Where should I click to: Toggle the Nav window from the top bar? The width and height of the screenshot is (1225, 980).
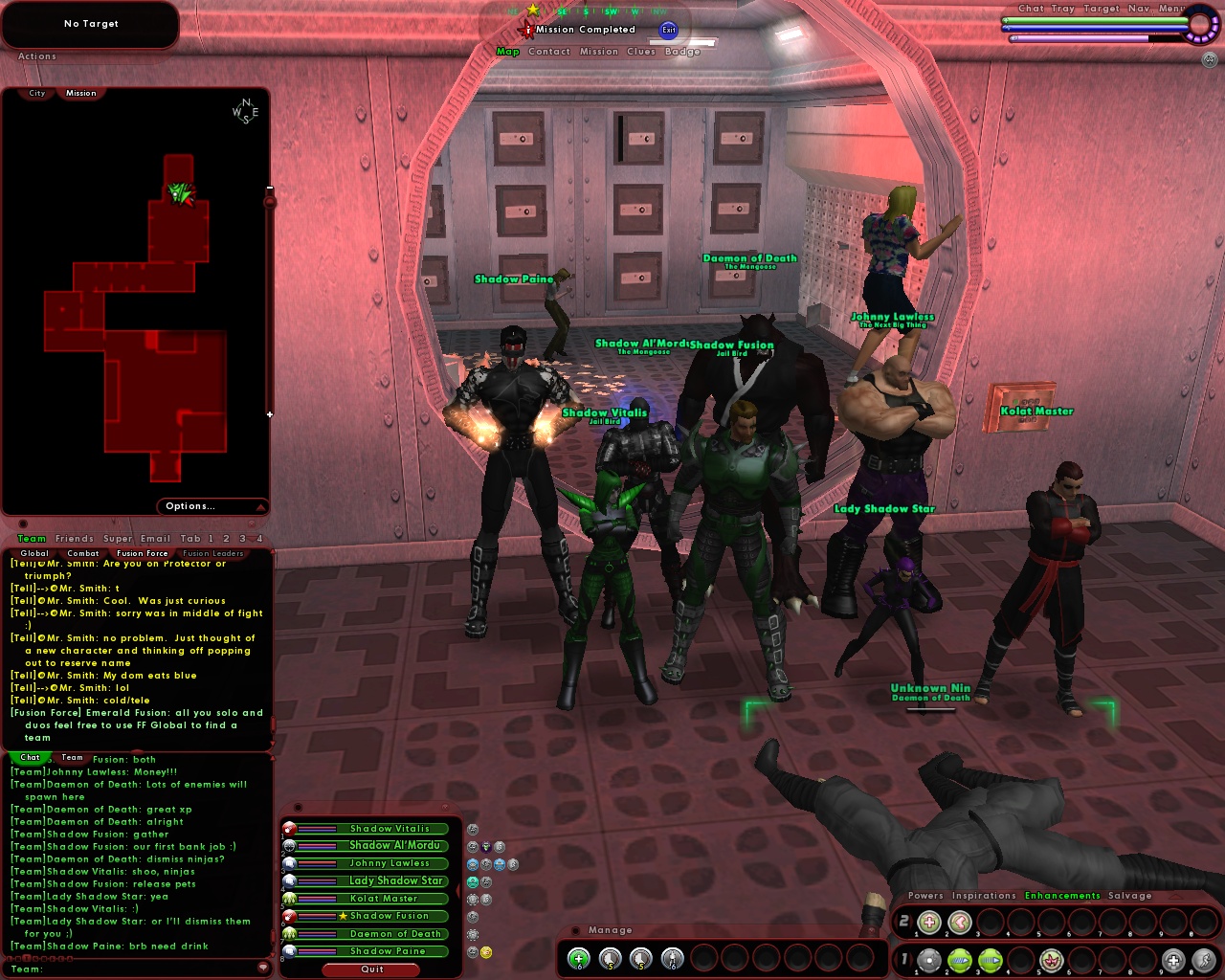(1138, 8)
